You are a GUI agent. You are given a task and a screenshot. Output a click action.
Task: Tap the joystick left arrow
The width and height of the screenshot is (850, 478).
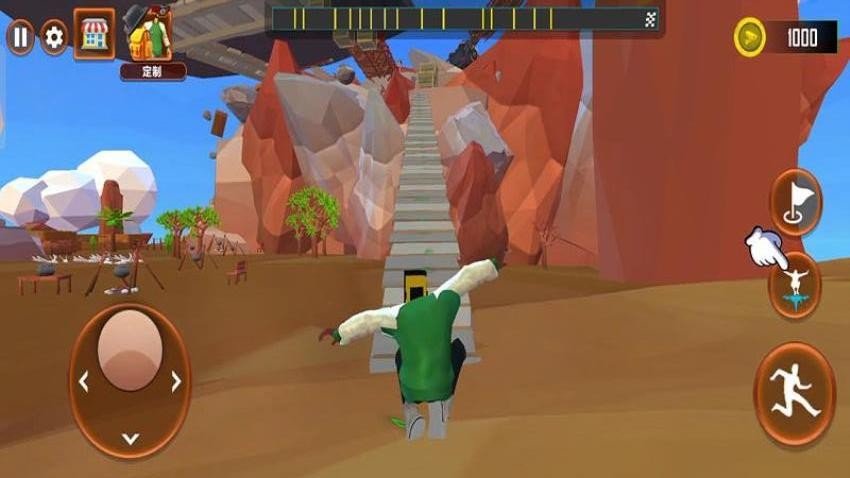point(84,381)
